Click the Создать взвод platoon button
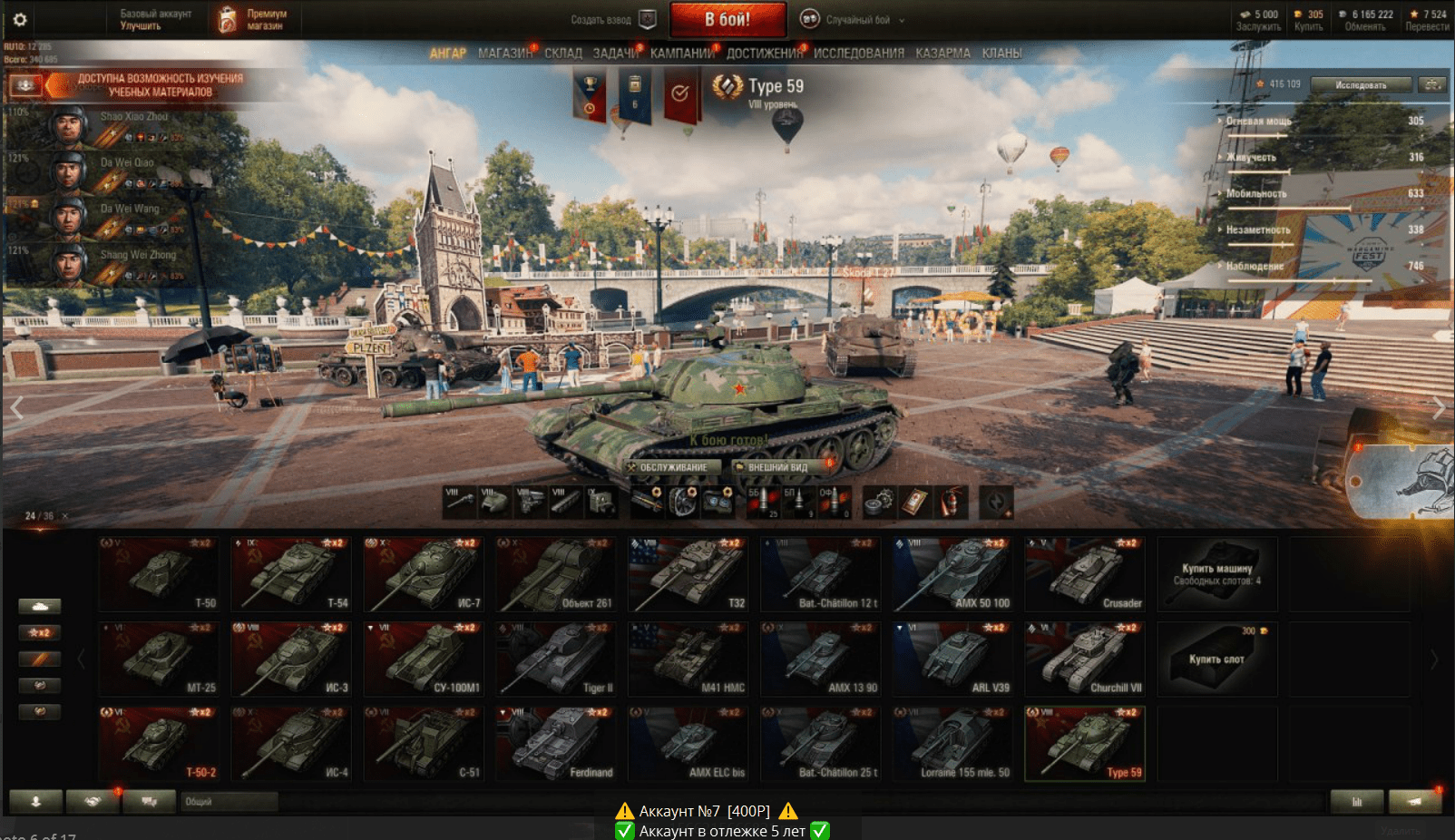The width and height of the screenshot is (1455, 840). 611,19
